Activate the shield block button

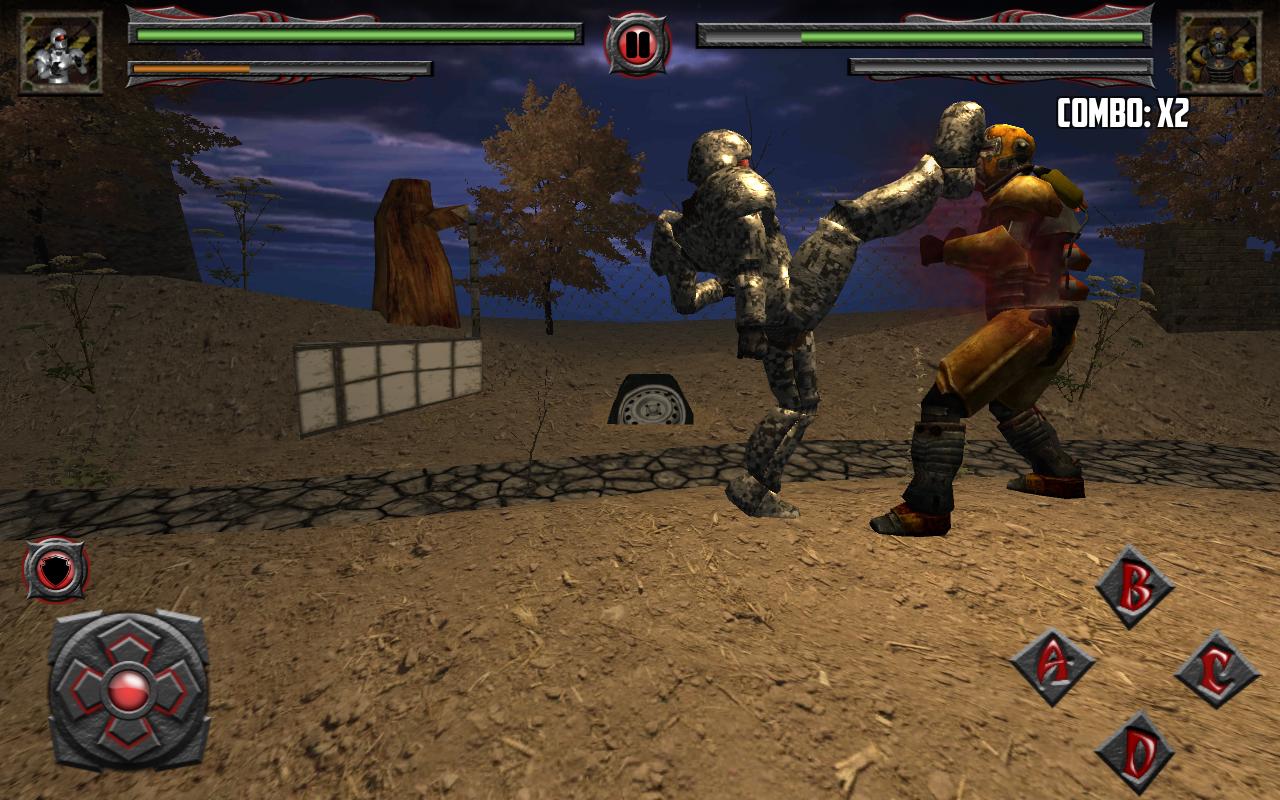[56, 569]
